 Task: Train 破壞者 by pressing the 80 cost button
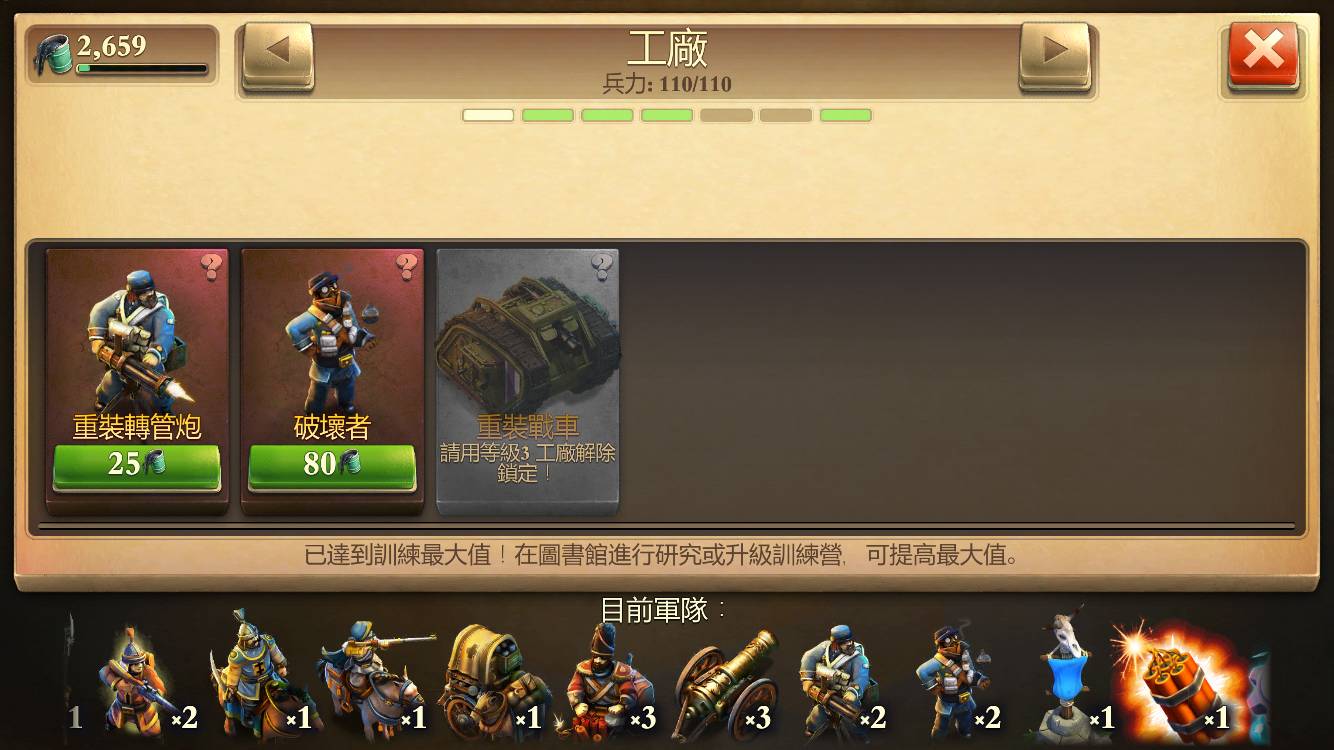point(332,466)
